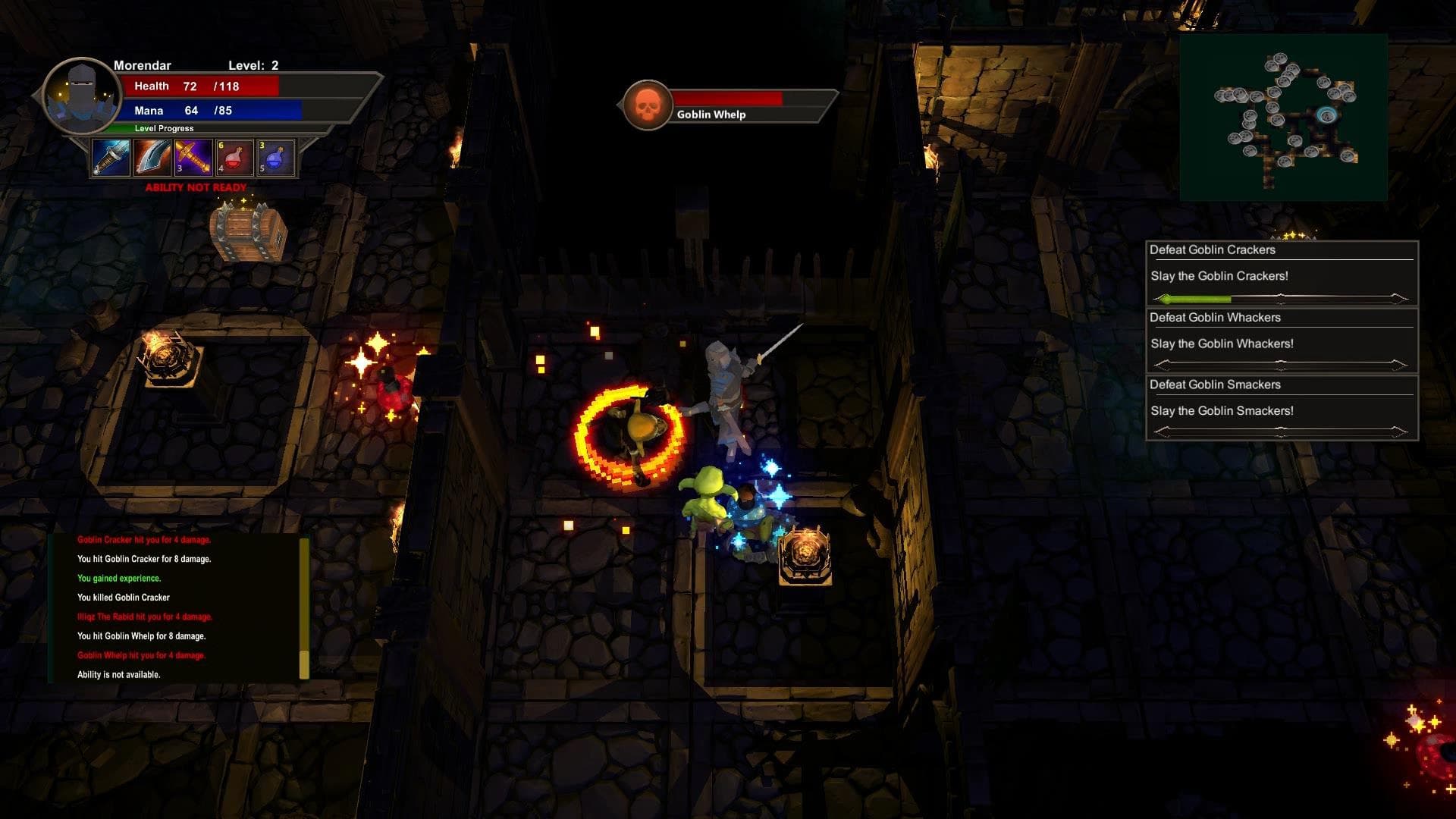Use the blue mana potion
Viewport: 1456px width, 819px height.
pos(275,158)
